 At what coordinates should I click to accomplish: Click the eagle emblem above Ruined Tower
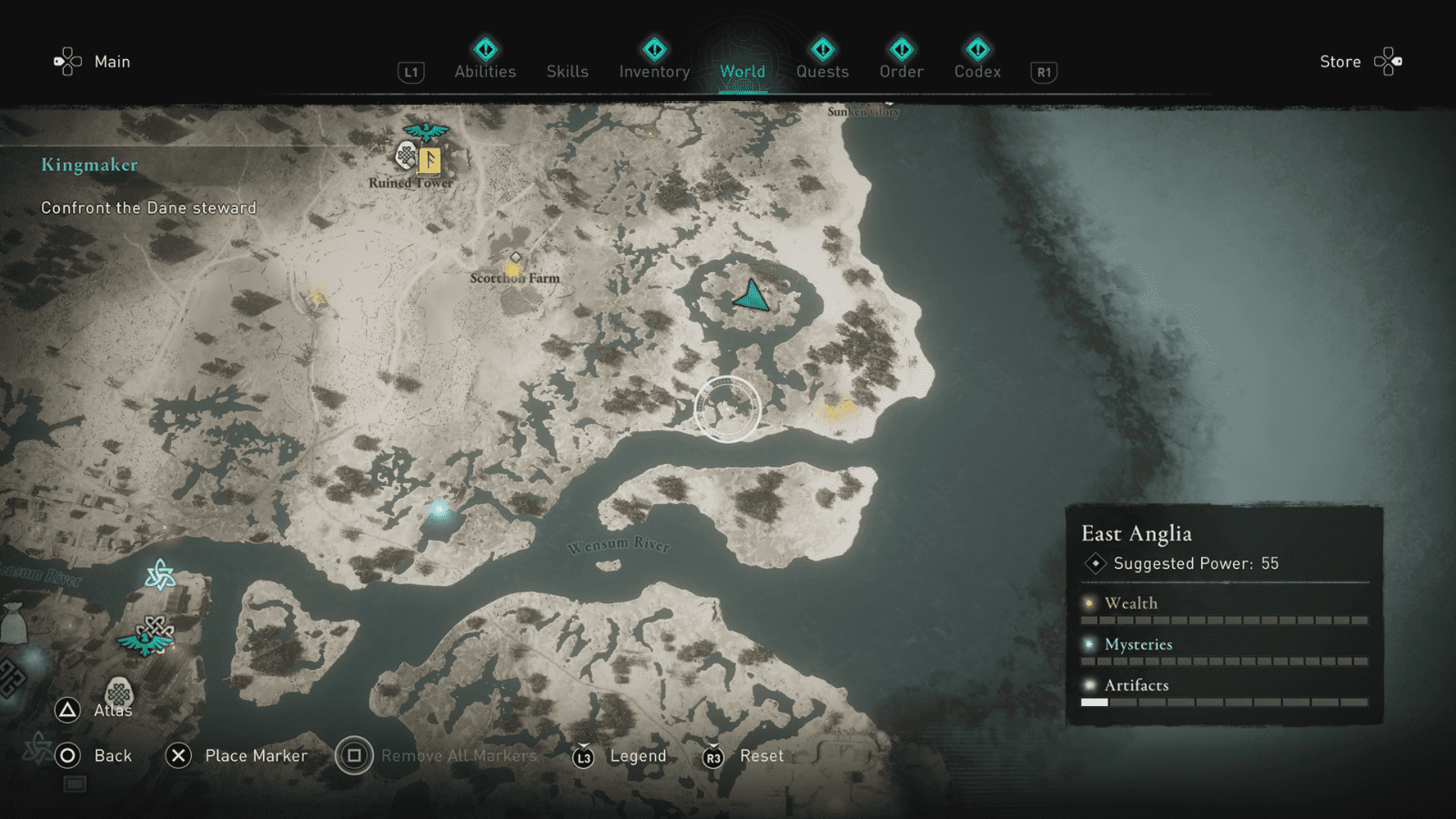tap(424, 131)
